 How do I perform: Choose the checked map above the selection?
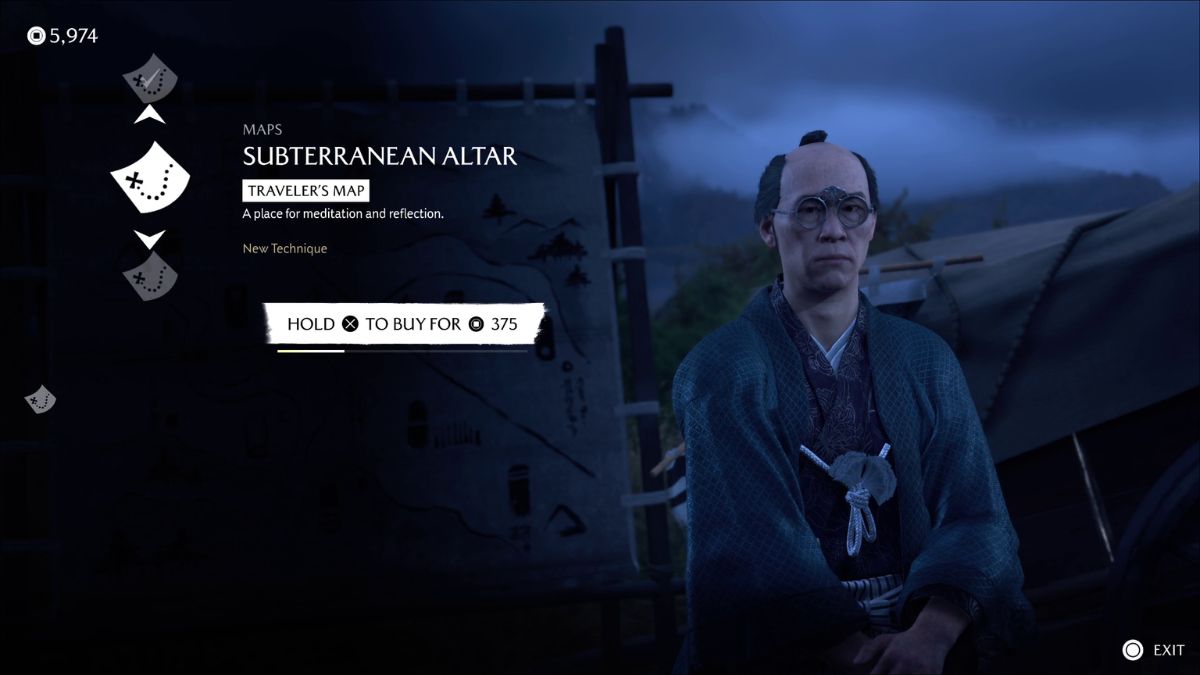(150, 77)
